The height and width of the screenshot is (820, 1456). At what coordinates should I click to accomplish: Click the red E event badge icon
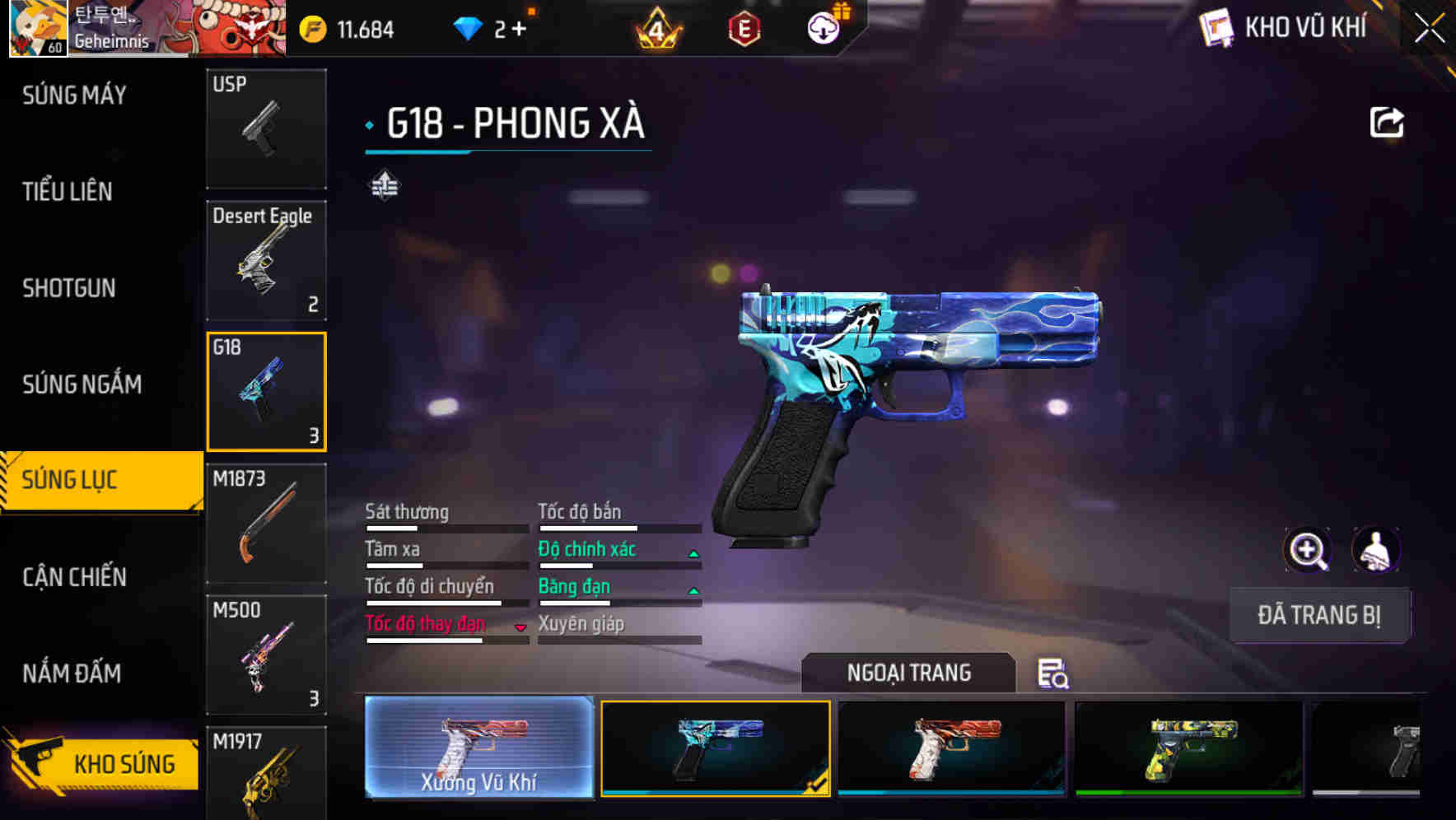point(742,26)
